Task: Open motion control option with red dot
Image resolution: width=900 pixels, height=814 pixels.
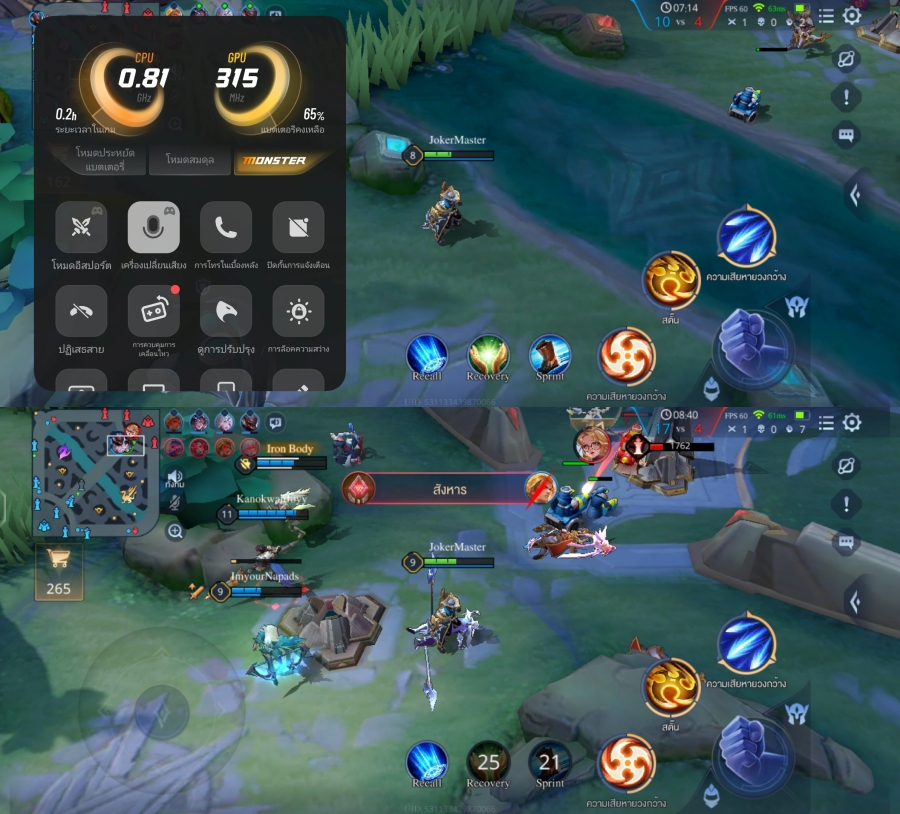Action: coord(154,311)
